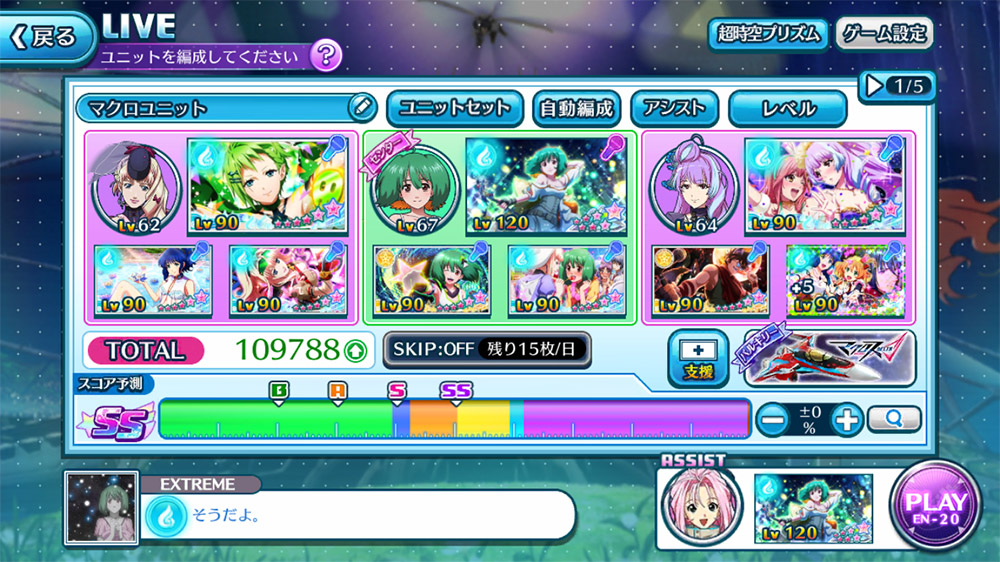Edit the マクロユニット unit name pencil

coord(361,107)
